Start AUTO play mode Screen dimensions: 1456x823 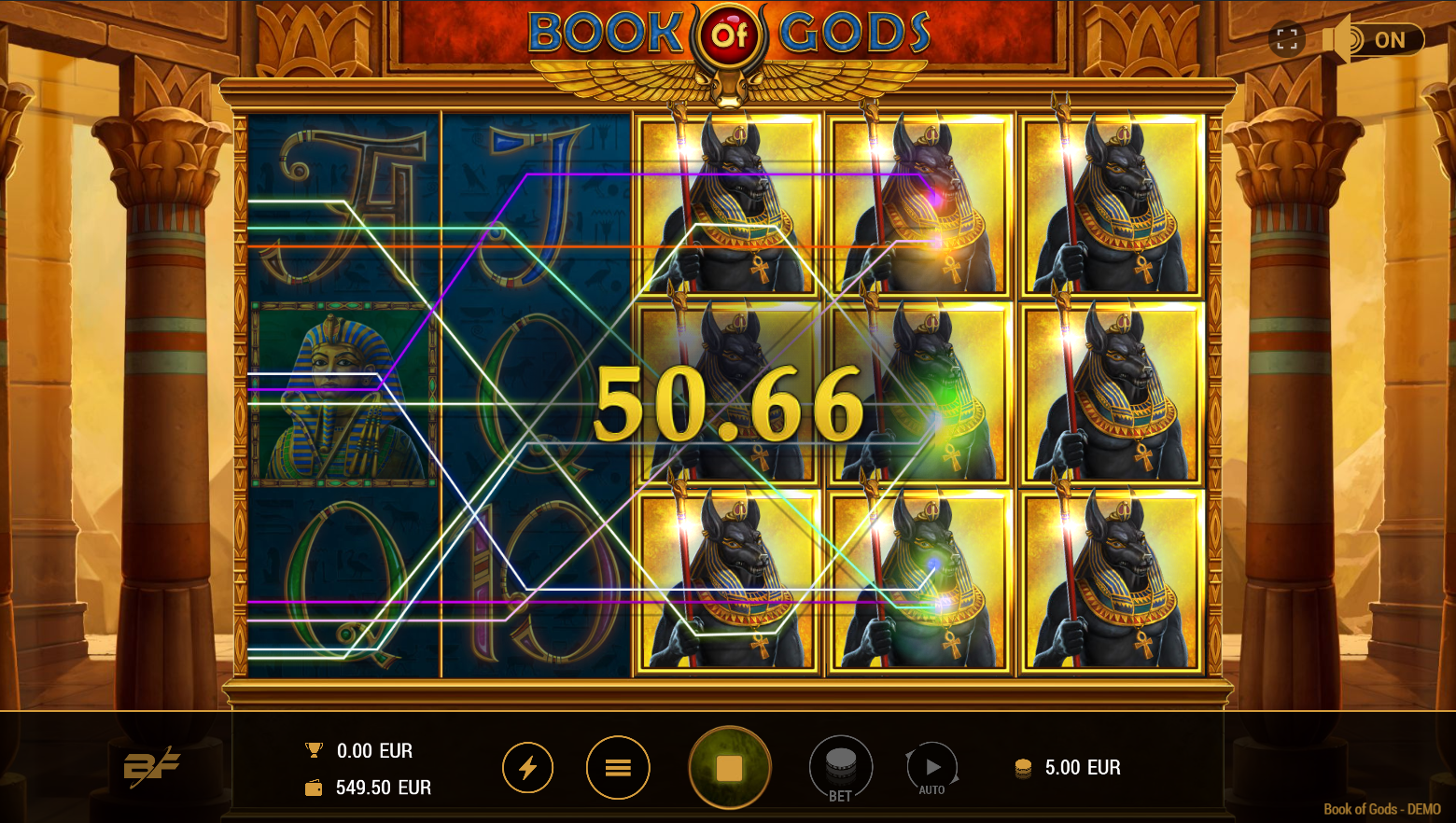931,768
